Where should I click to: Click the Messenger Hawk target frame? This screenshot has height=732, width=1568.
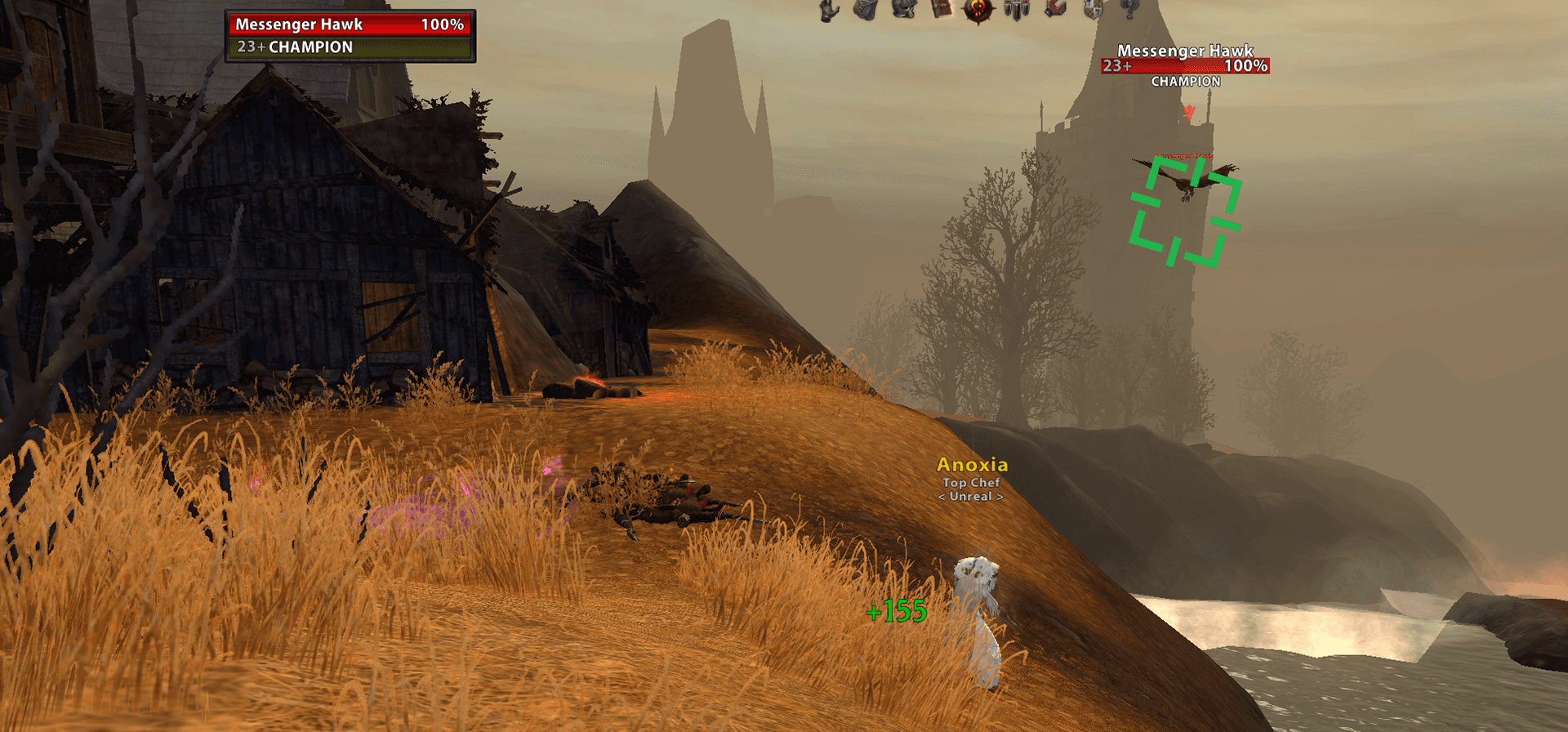(350, 36)
